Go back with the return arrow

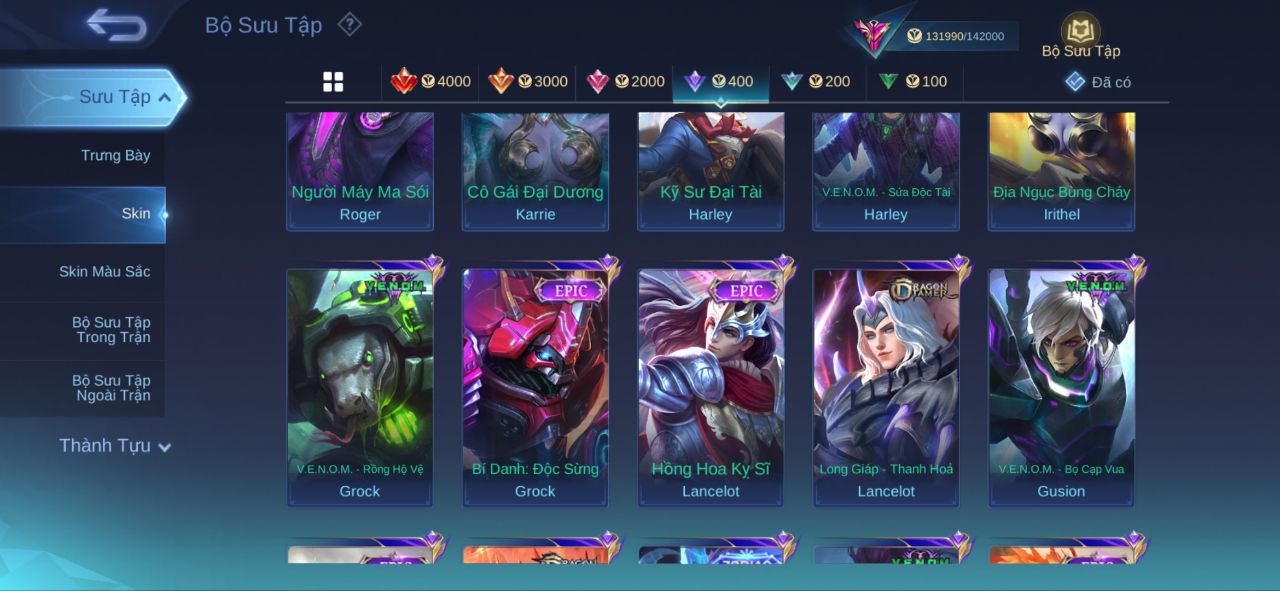pos(116,25)
